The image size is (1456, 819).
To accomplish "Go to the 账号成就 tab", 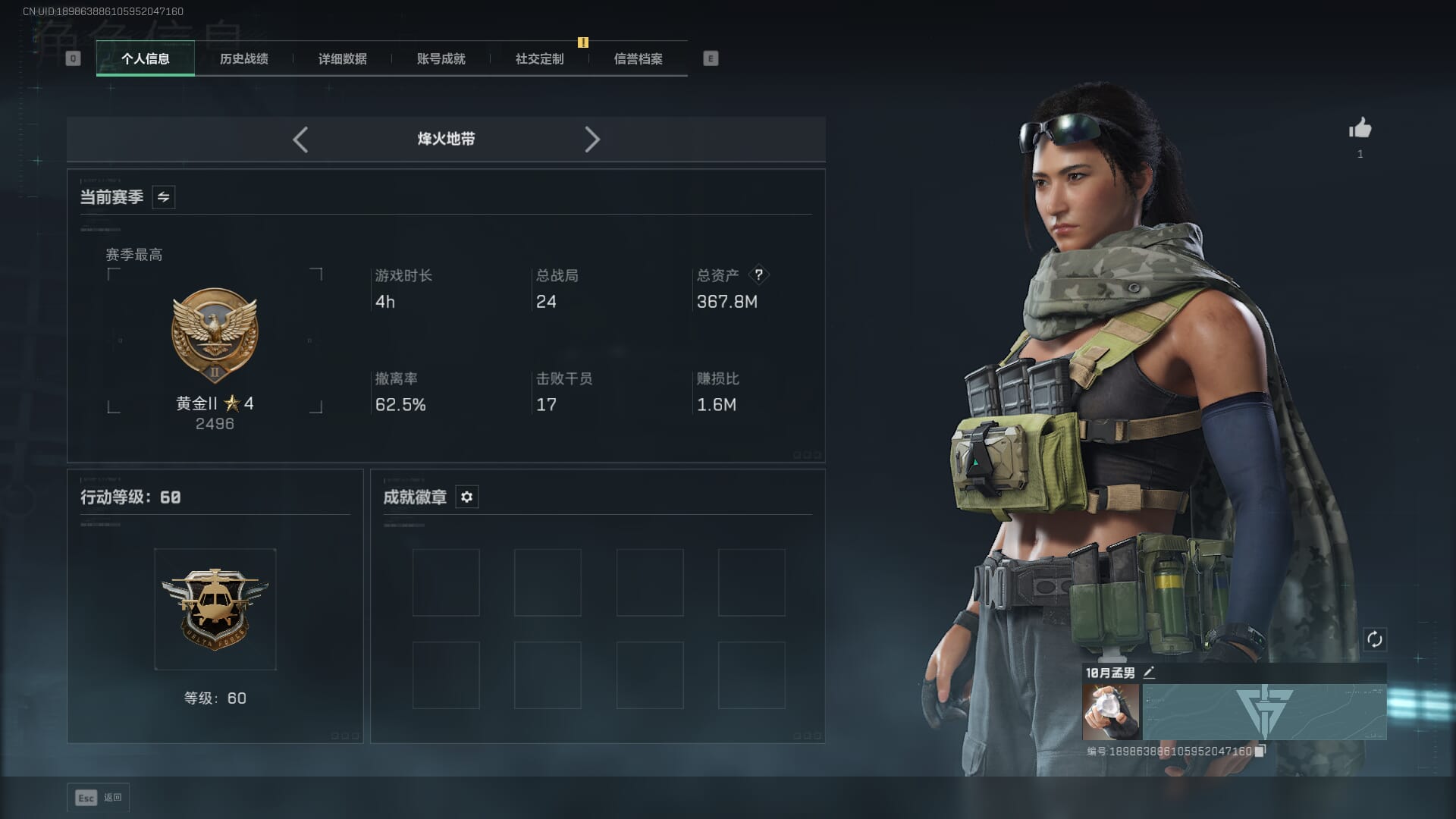I will coord(441,58).
